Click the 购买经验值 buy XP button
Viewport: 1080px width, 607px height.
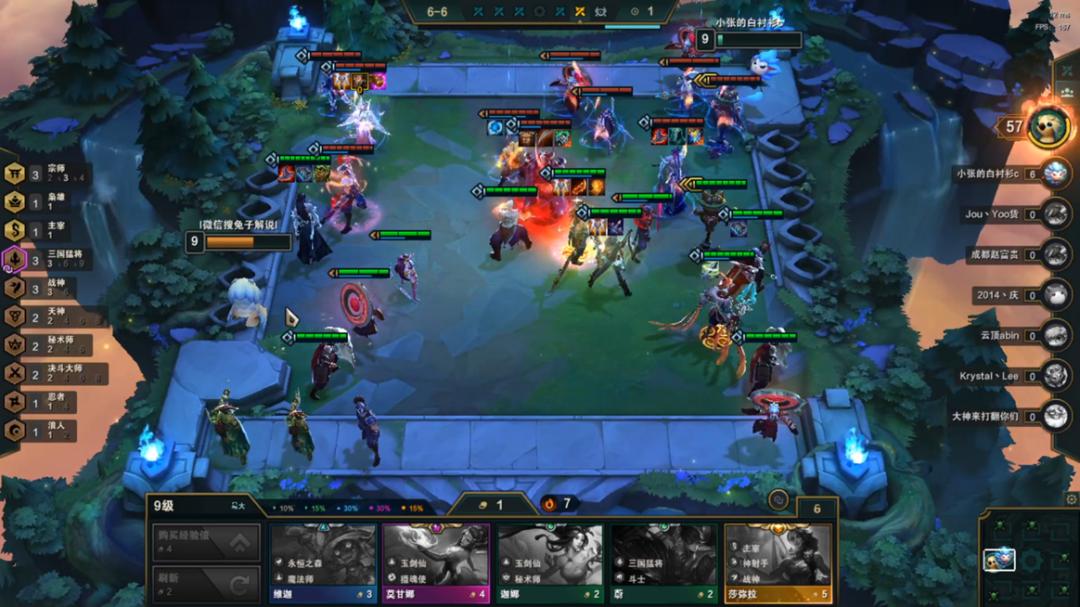click(208, 543)
